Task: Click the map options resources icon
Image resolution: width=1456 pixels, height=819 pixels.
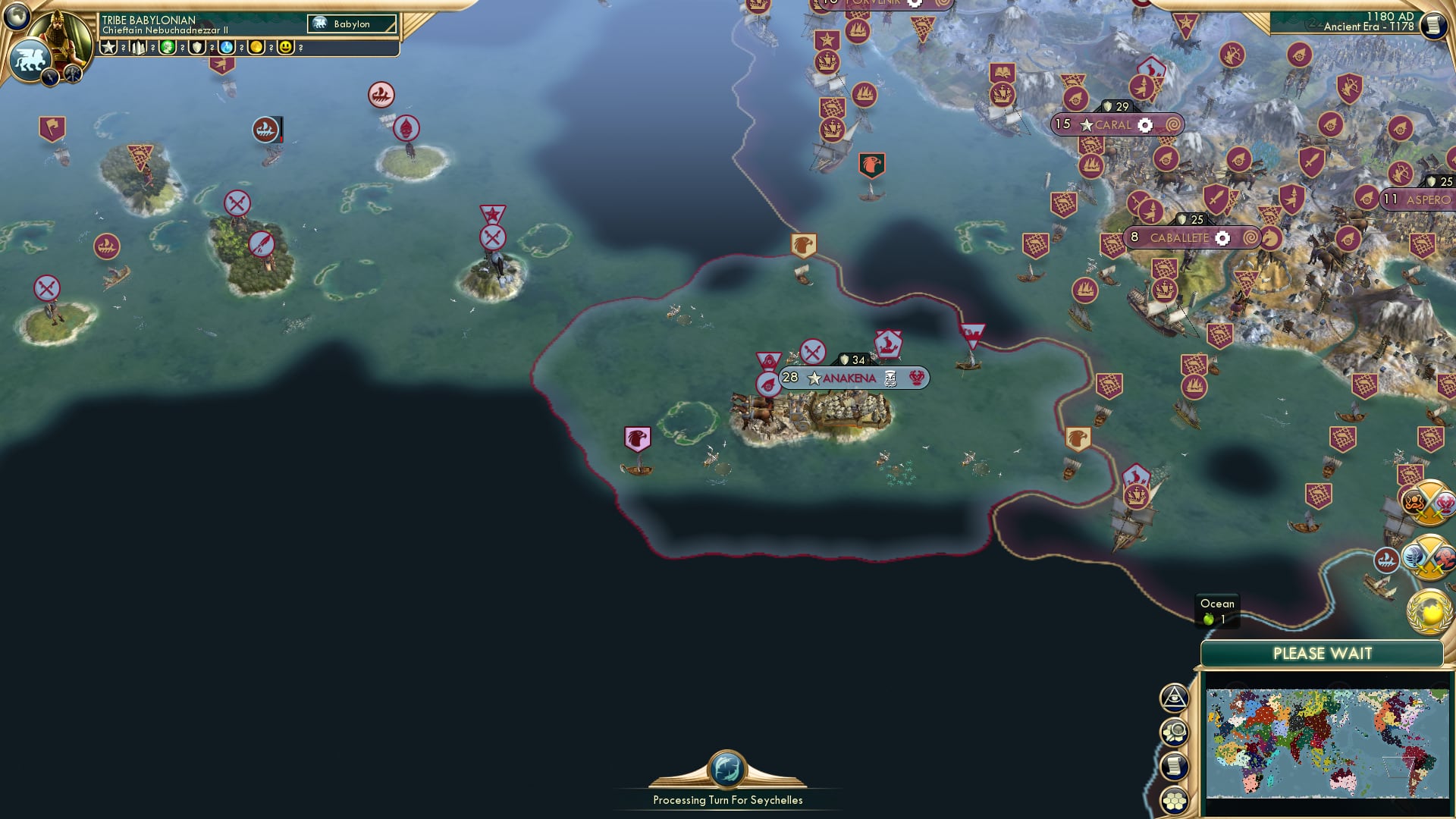Action: pos(1174,733)
